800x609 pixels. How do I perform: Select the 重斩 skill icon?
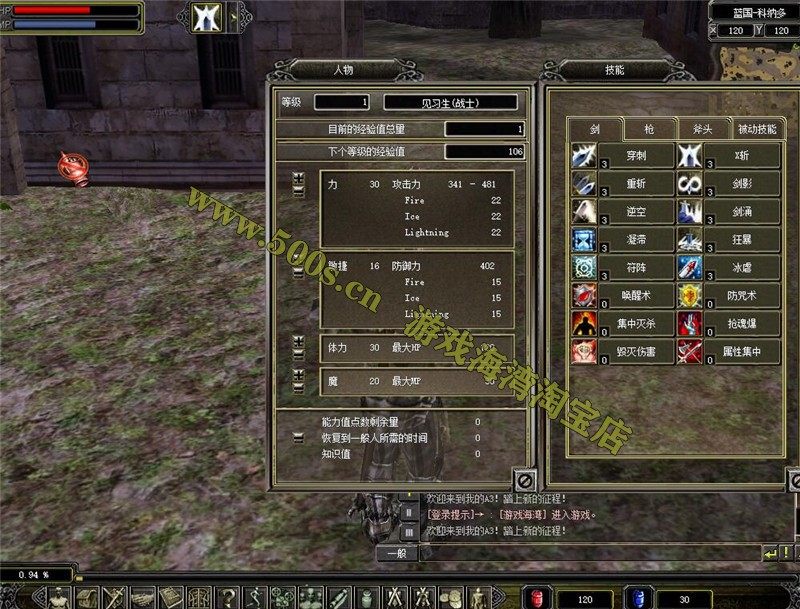pyautogui.click(x=584, y=184)
